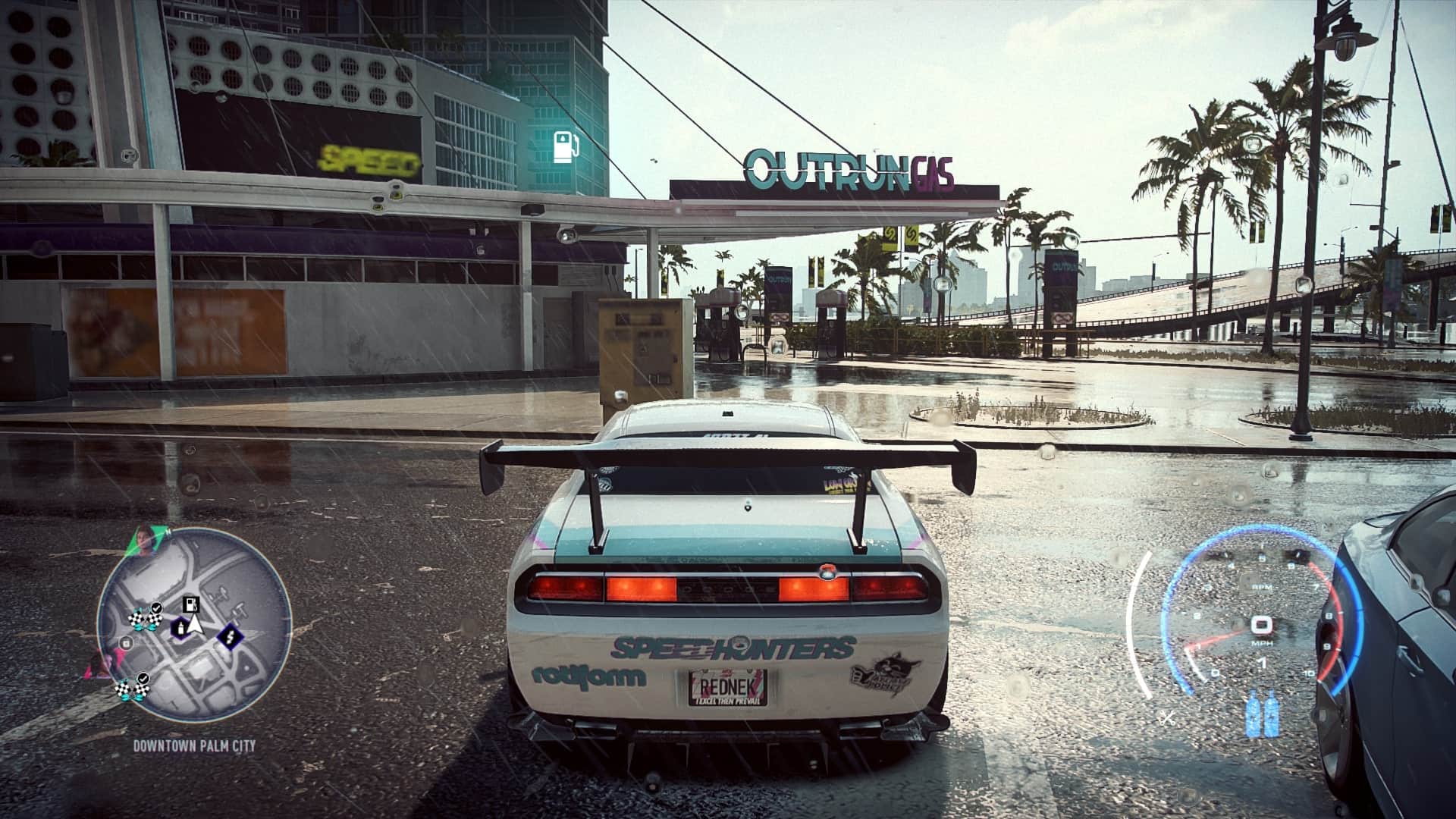The height and width of the screenshot is (819, 1456).
Task: Click the white player arrow on the minimap
Action: pyautogui.click(x=196, y=625)
